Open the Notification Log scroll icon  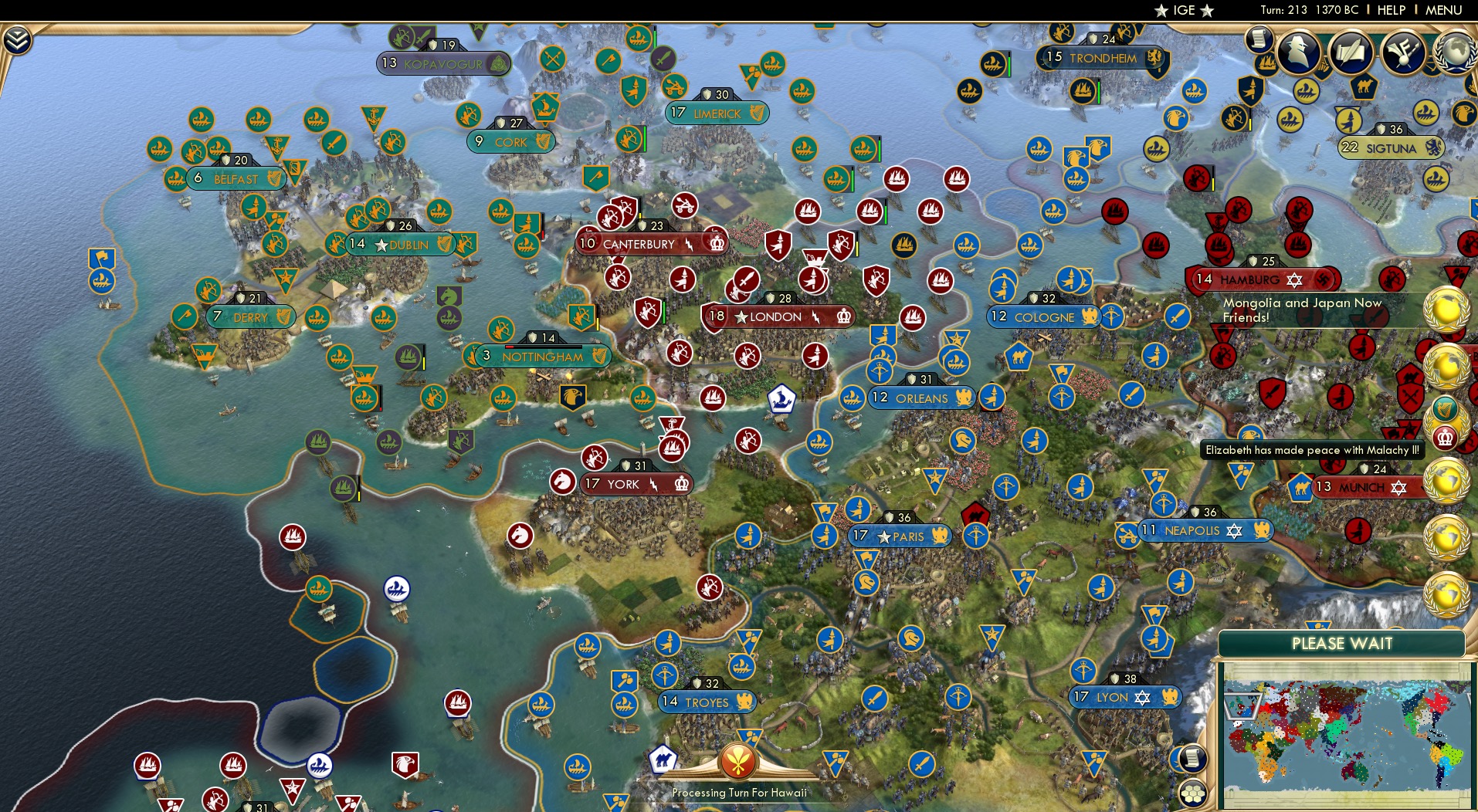click(x=1259, y=38)
